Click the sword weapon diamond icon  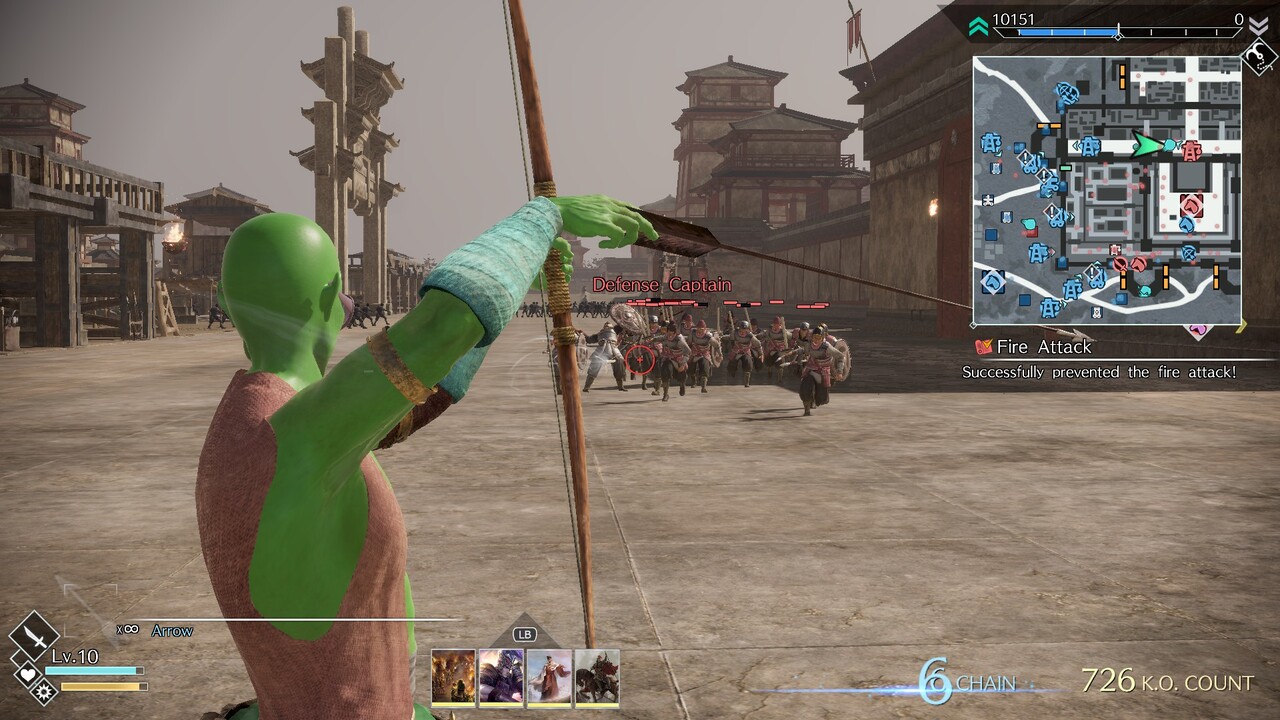(34, 634)
